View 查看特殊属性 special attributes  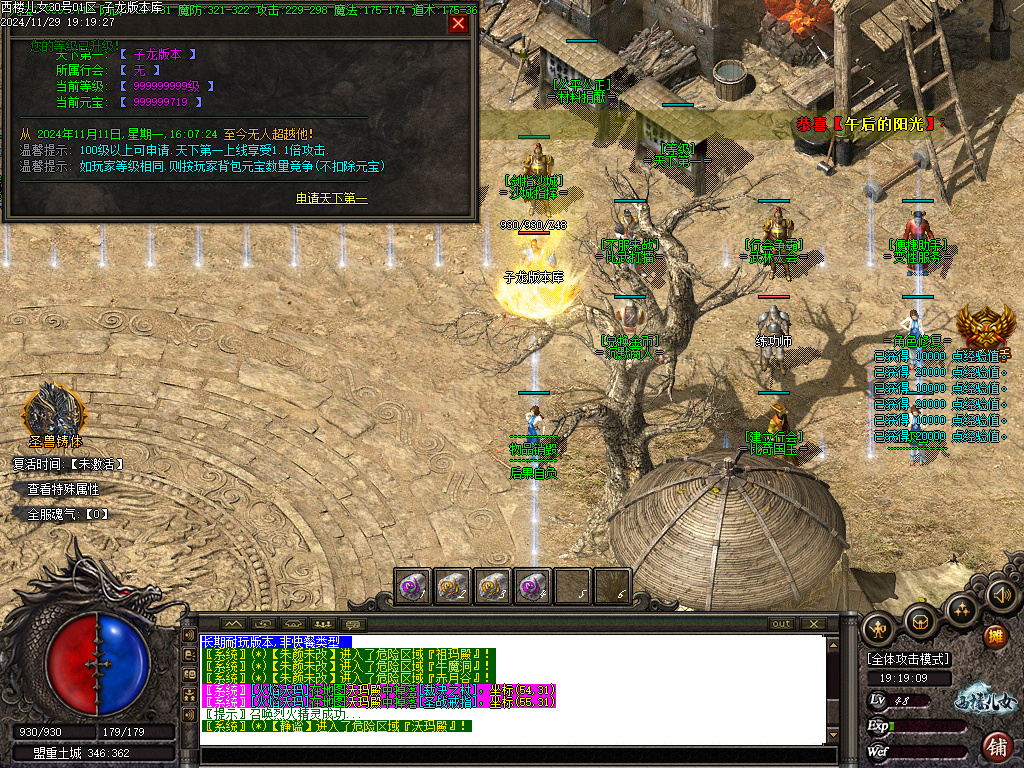click(63, 490)
